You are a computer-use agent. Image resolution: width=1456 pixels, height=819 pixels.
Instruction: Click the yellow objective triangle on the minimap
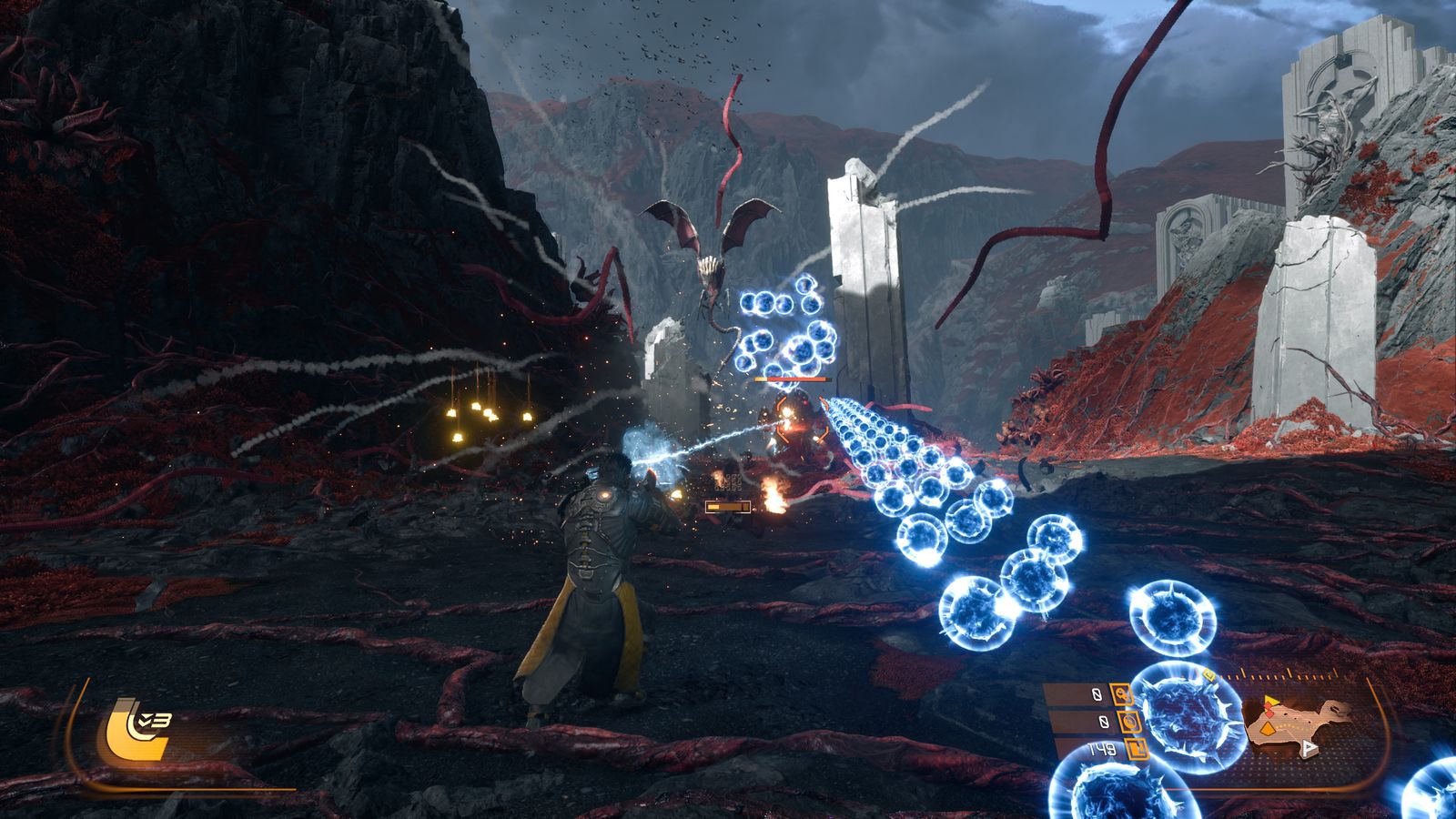point(1271,701)
